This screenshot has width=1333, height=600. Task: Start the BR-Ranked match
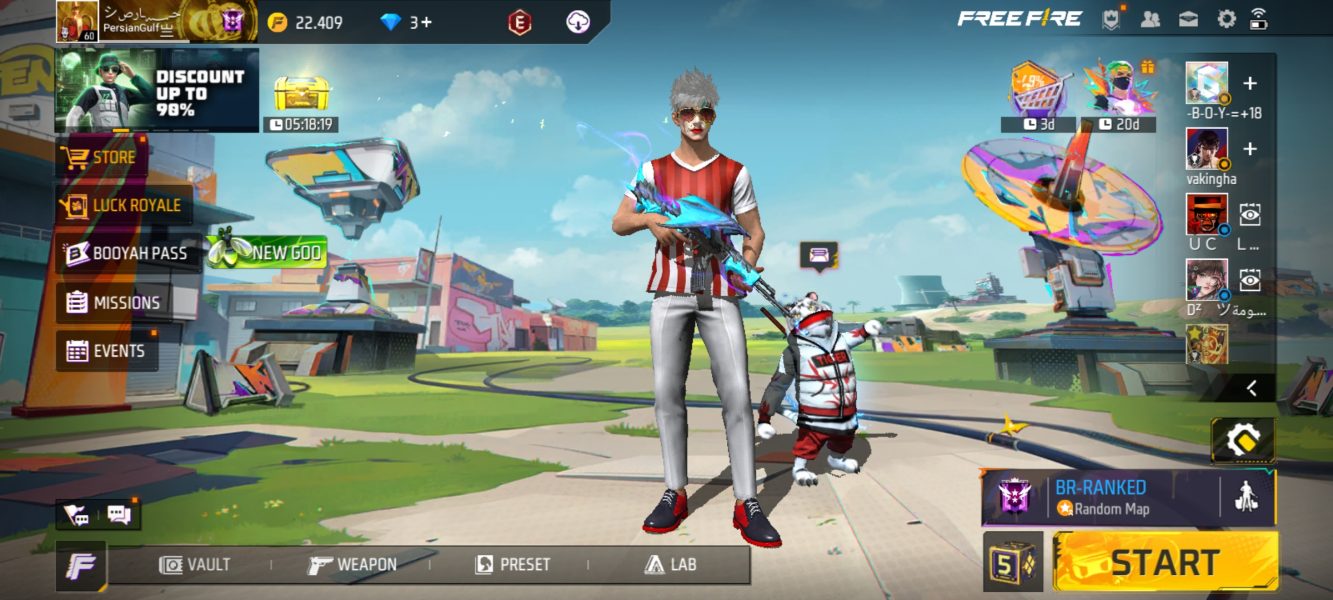pos(1165,562)
